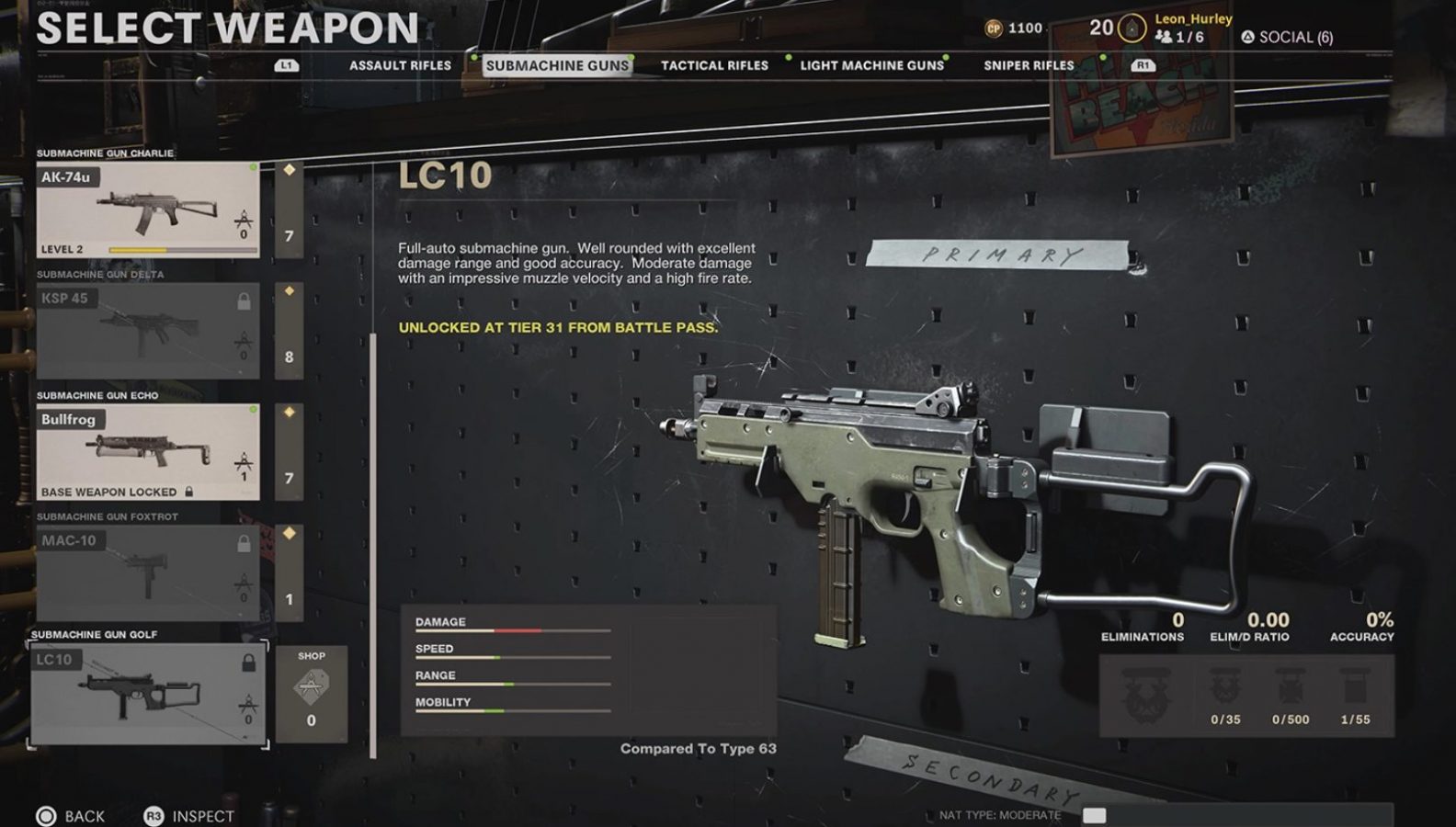Open the Tactical Rifles category
This screenshot has height=827, width=1456.
714,65
